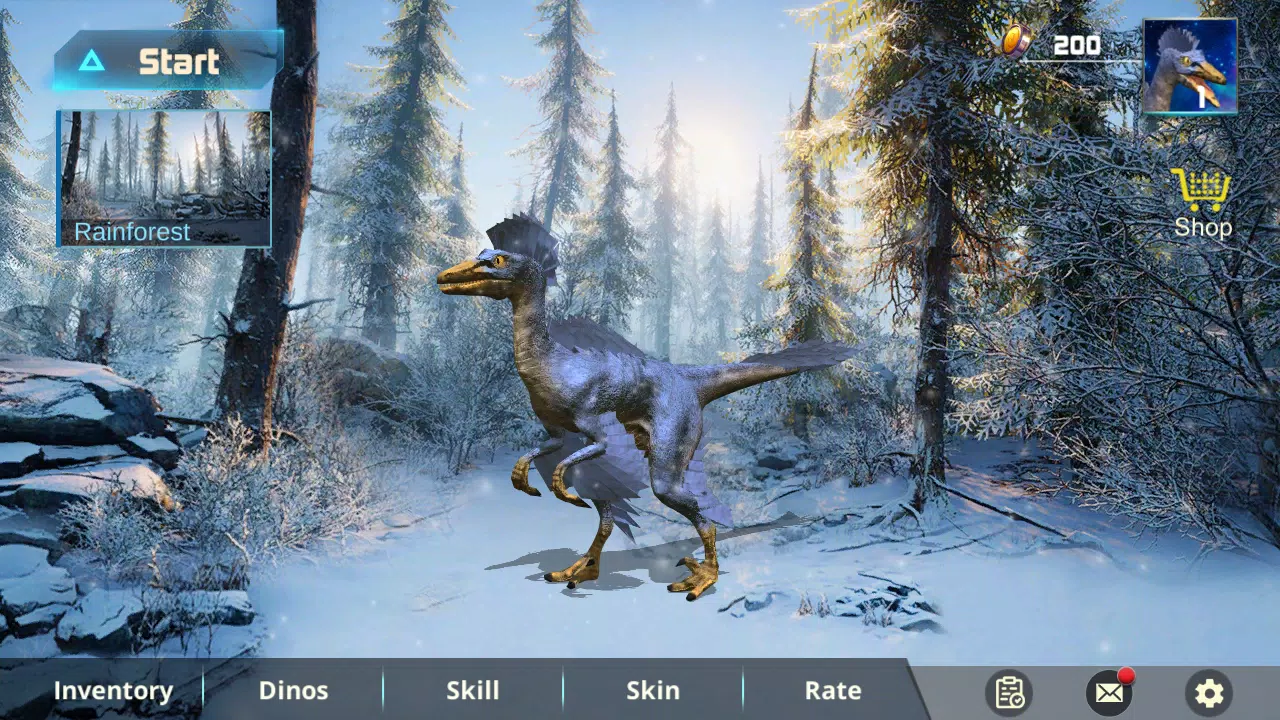Open the Skill menu

coord(472,690)
